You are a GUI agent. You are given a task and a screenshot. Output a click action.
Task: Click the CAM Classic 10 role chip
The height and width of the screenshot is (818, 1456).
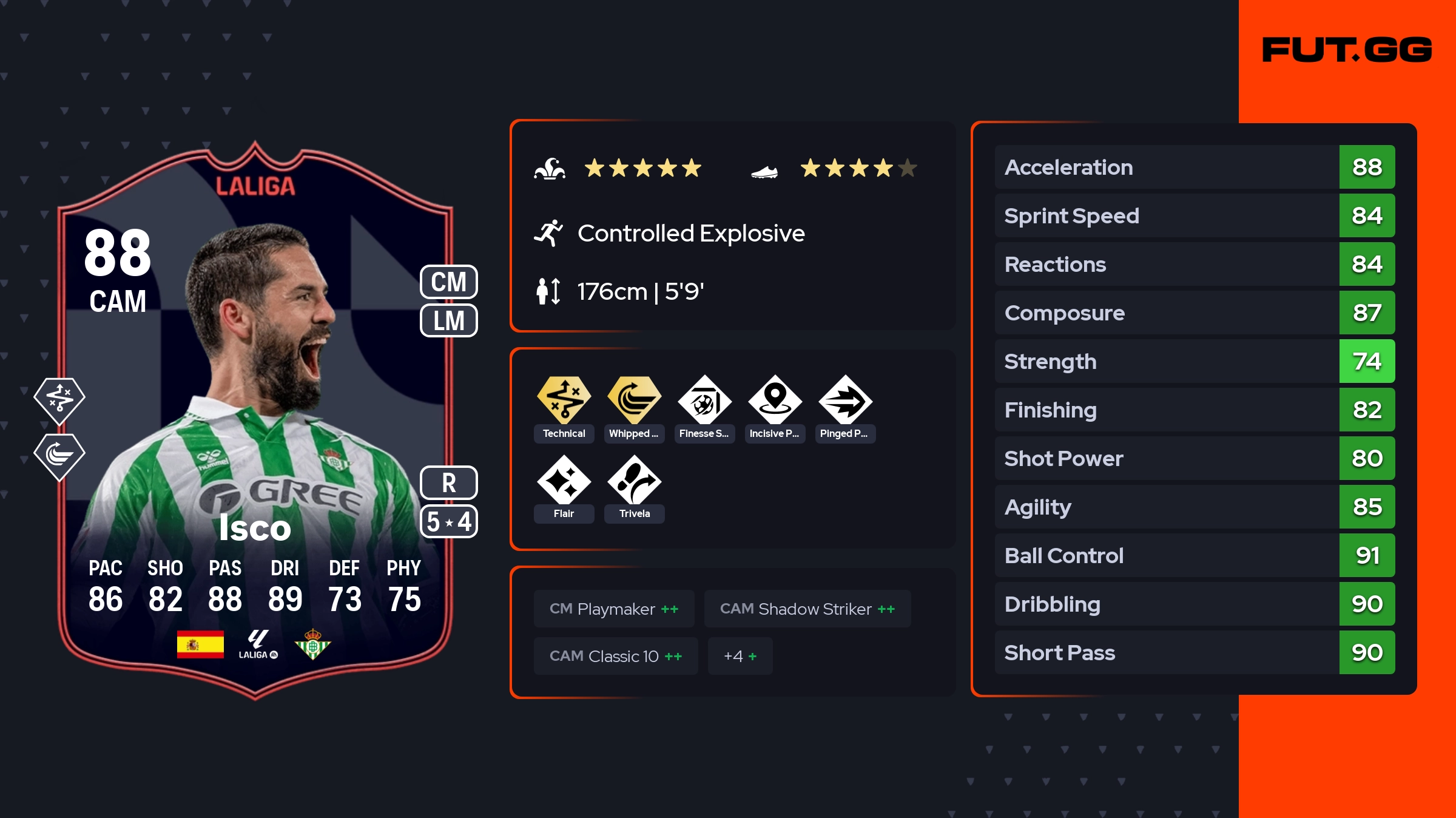click(615, 656)
